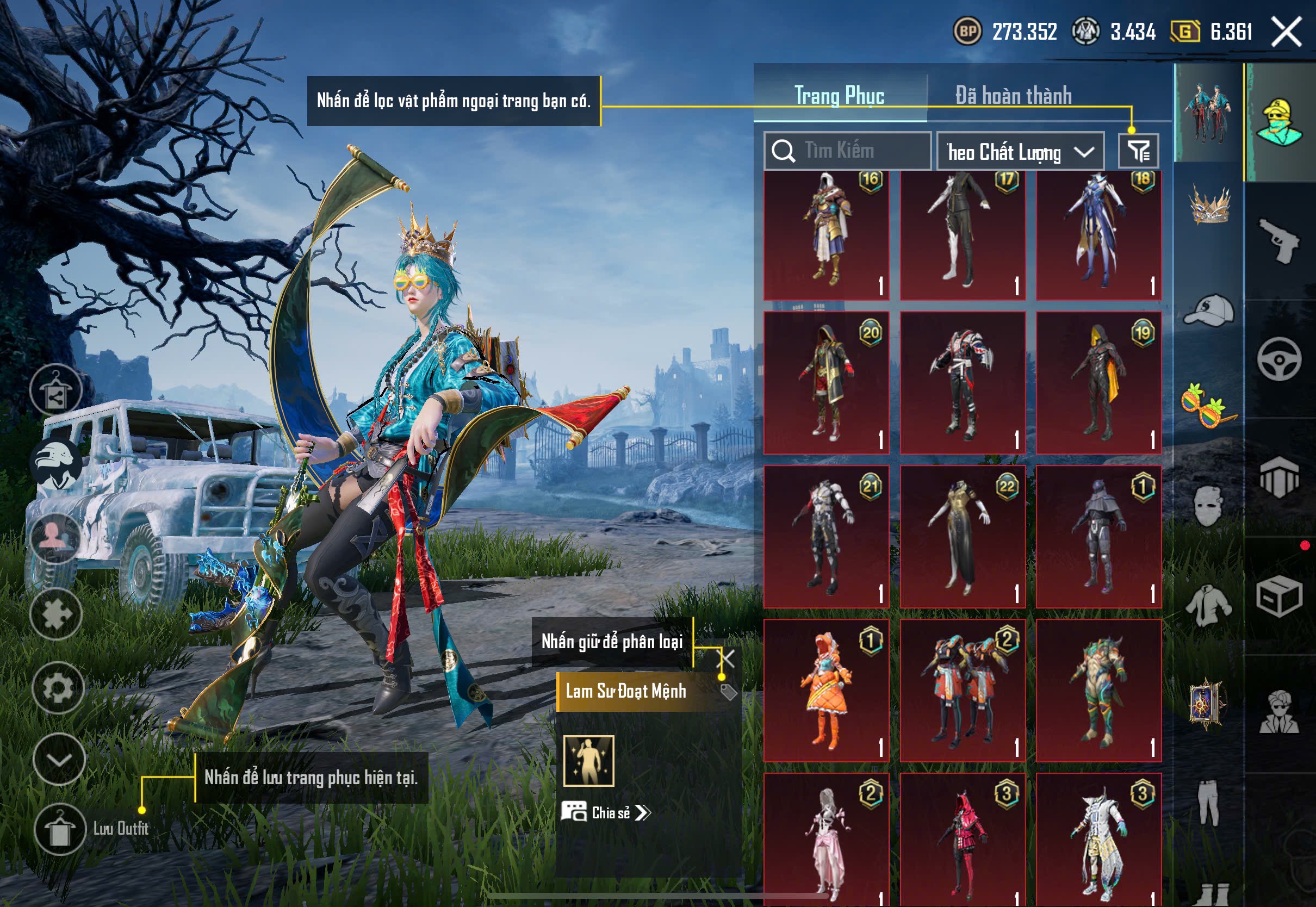The image size is (1316, 907).
Task: Click the gear settings button on left
Action: [x=58, y=688]
